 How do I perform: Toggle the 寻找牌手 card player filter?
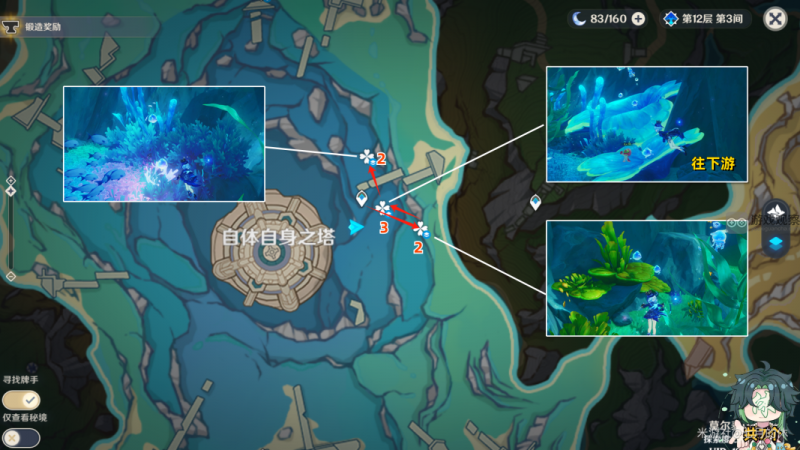(x=20, y=400)
